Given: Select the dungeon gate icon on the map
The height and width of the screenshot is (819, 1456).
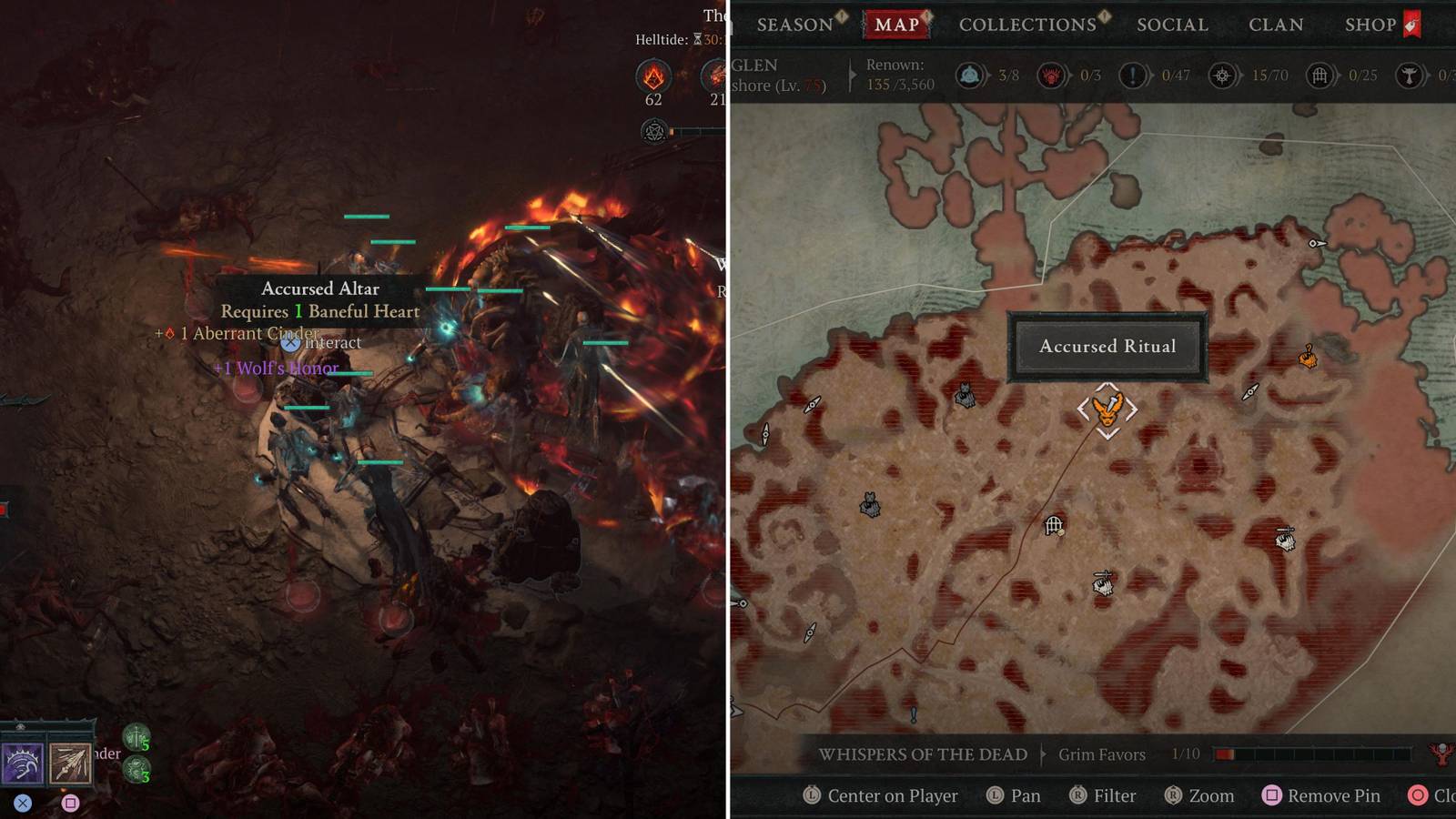Looking at the screenshot, I should point(1055,525).
